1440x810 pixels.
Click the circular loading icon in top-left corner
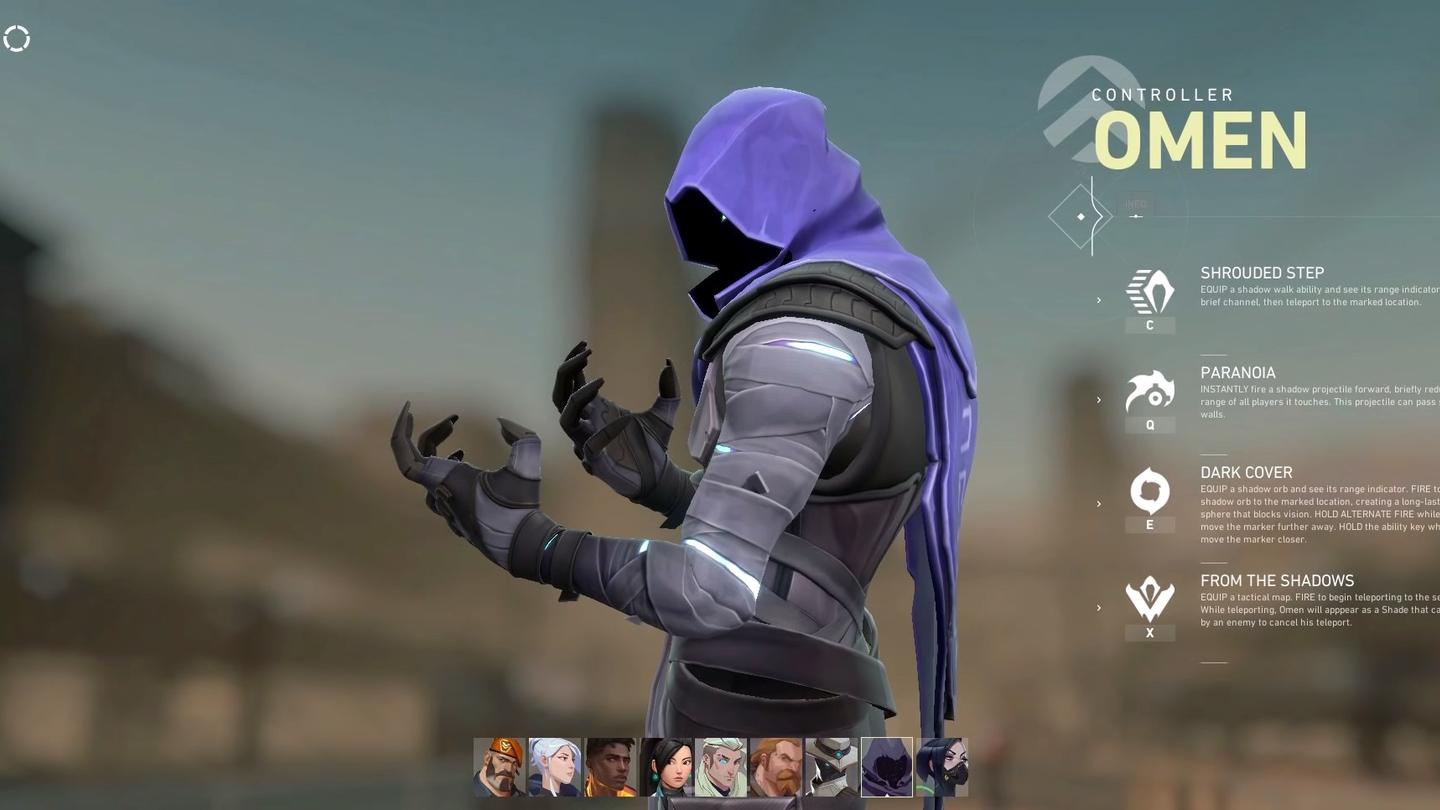16,38
